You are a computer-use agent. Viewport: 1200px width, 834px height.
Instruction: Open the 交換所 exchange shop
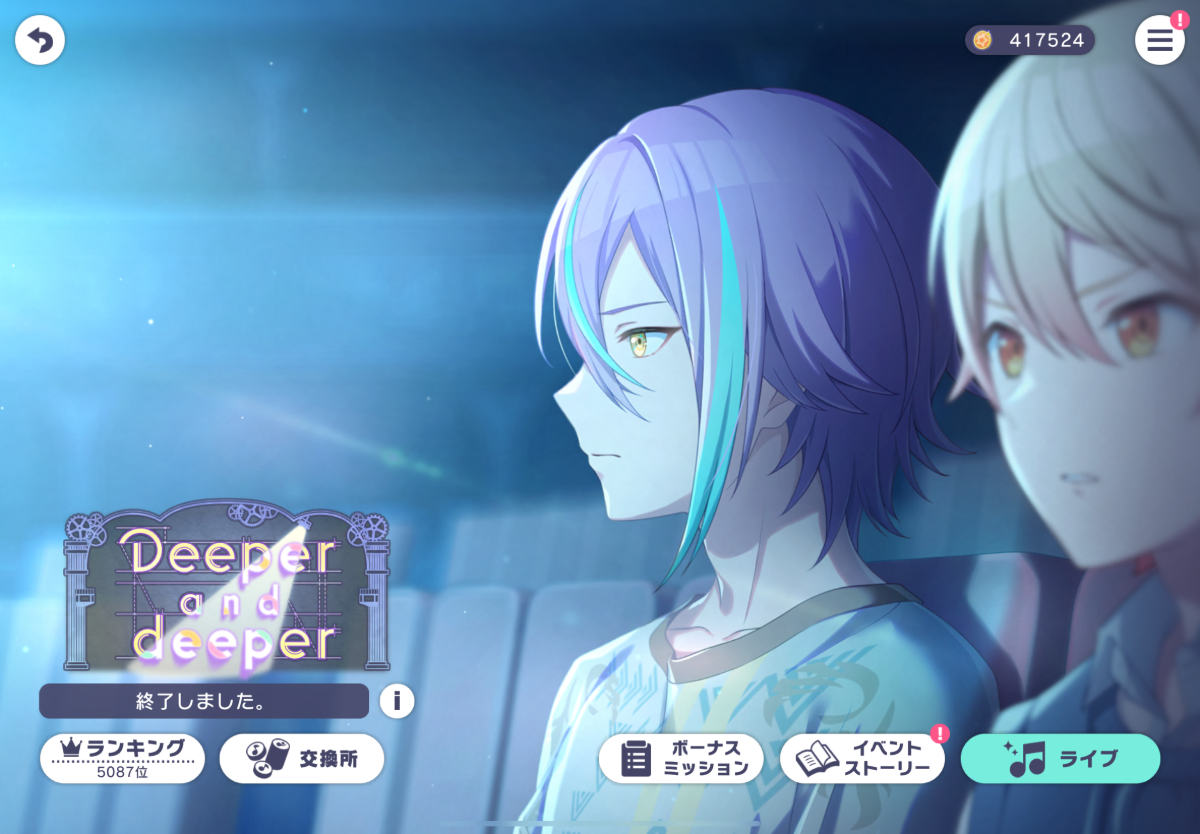click(x=301, y=758)
